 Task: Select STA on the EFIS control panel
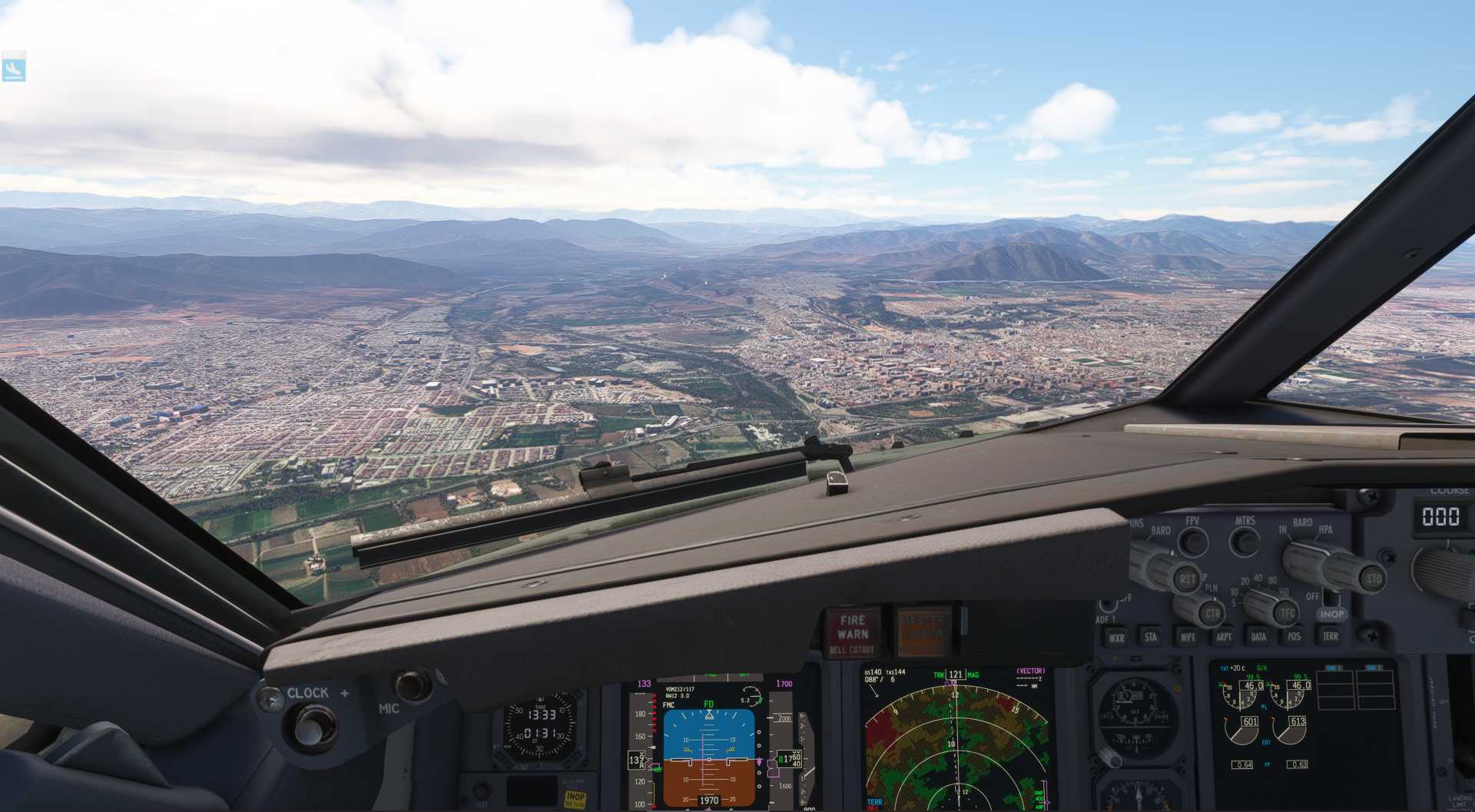[1150, 636]
